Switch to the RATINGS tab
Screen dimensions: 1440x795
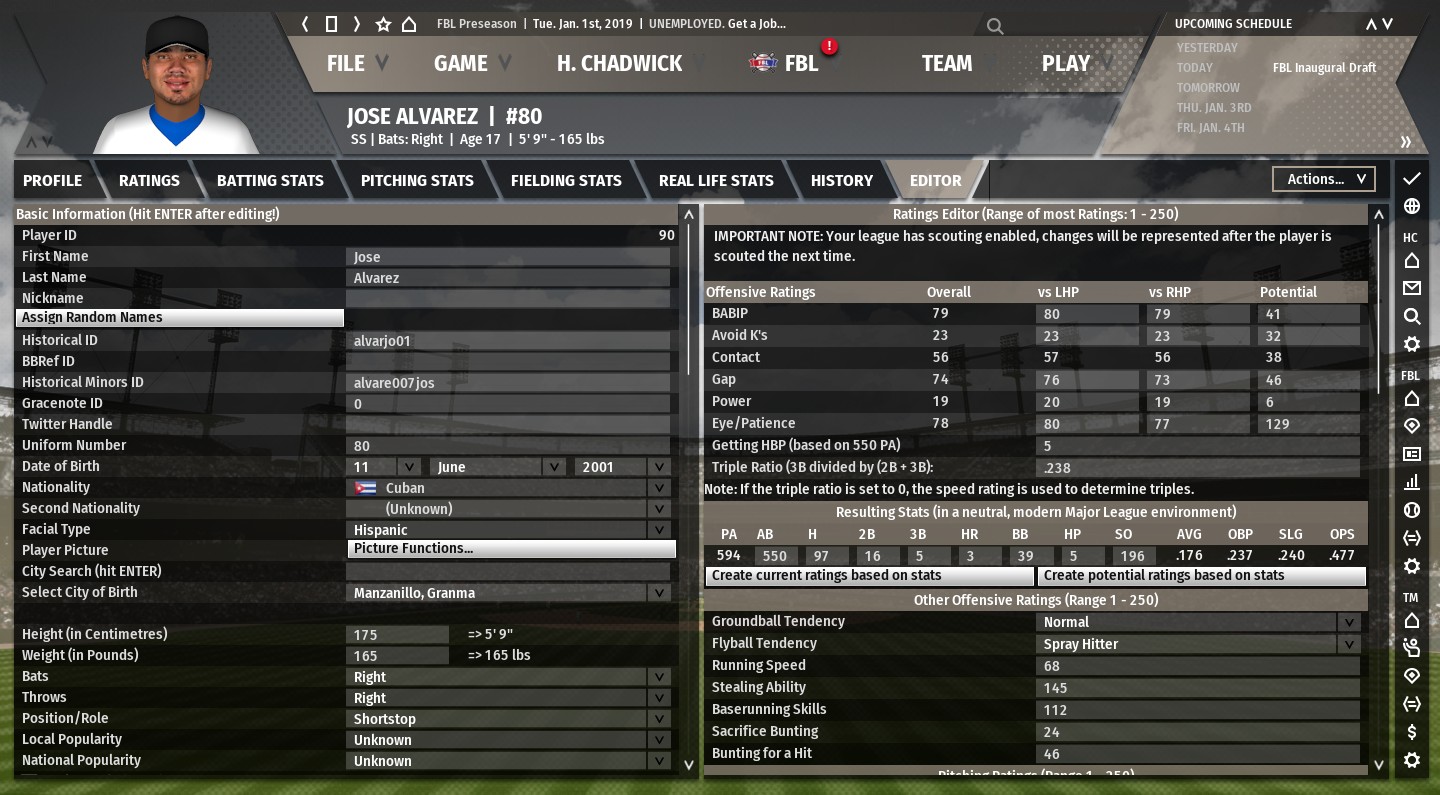tap(149, 181)
